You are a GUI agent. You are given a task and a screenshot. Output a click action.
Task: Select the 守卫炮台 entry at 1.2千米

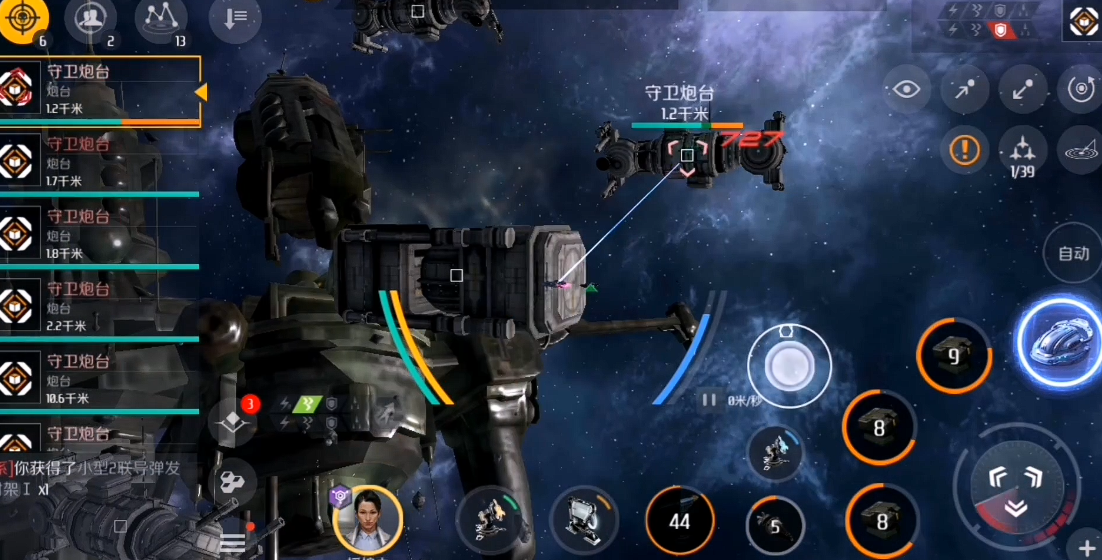pos(100,91)
